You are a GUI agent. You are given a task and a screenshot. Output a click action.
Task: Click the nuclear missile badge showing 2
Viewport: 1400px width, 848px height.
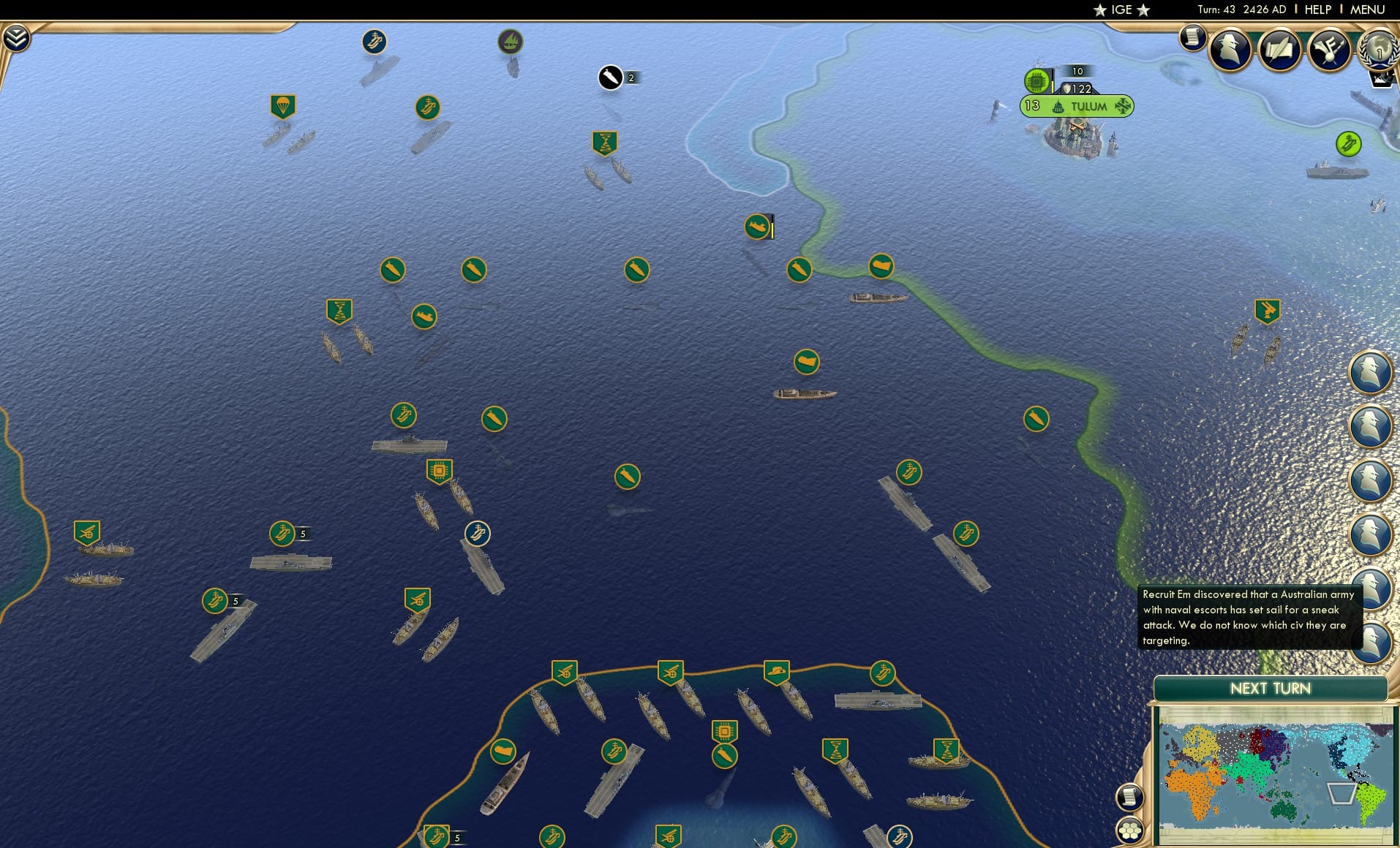[x=611, y=77]
